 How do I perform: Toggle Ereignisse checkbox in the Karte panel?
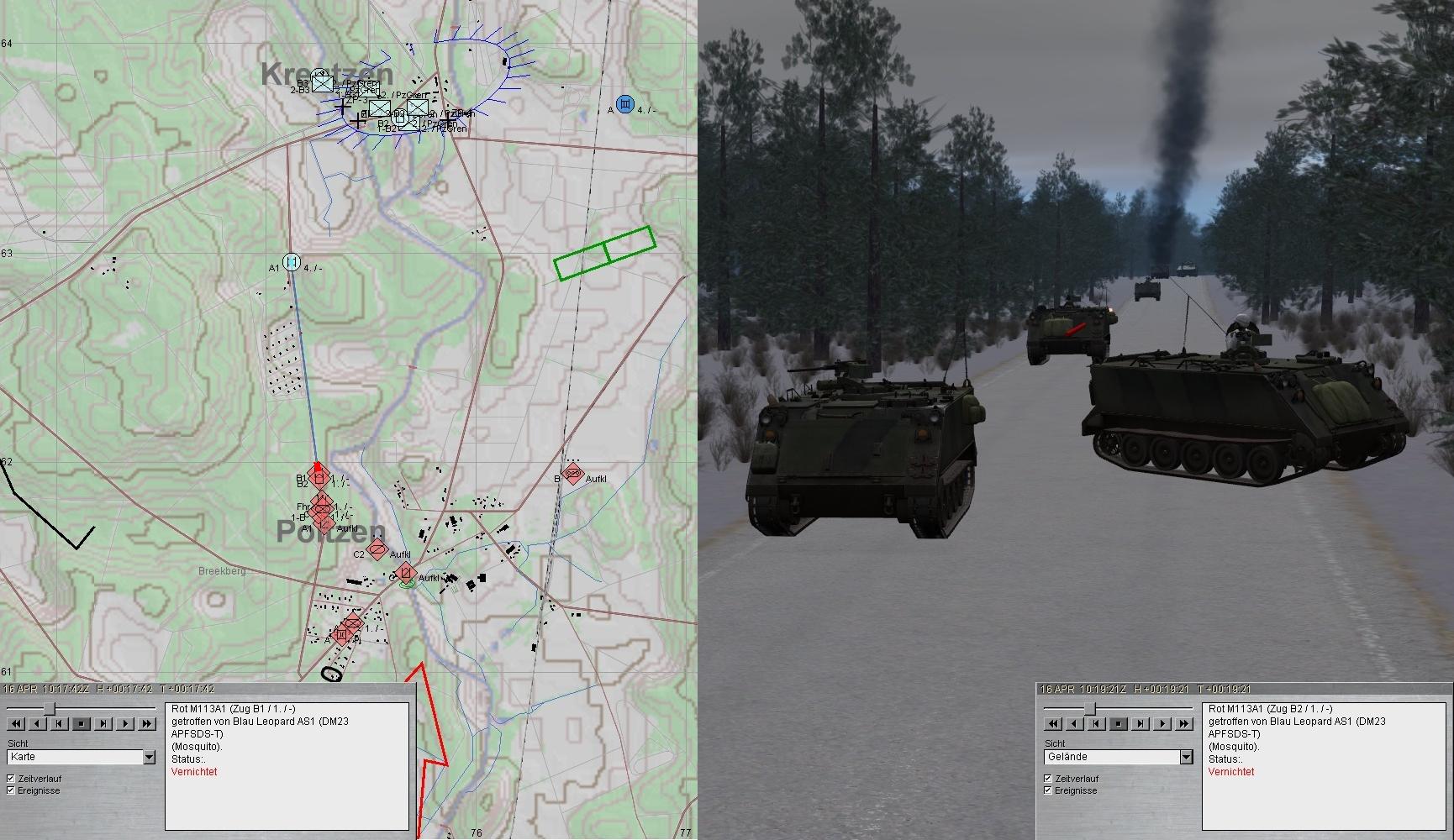point(11,790)
